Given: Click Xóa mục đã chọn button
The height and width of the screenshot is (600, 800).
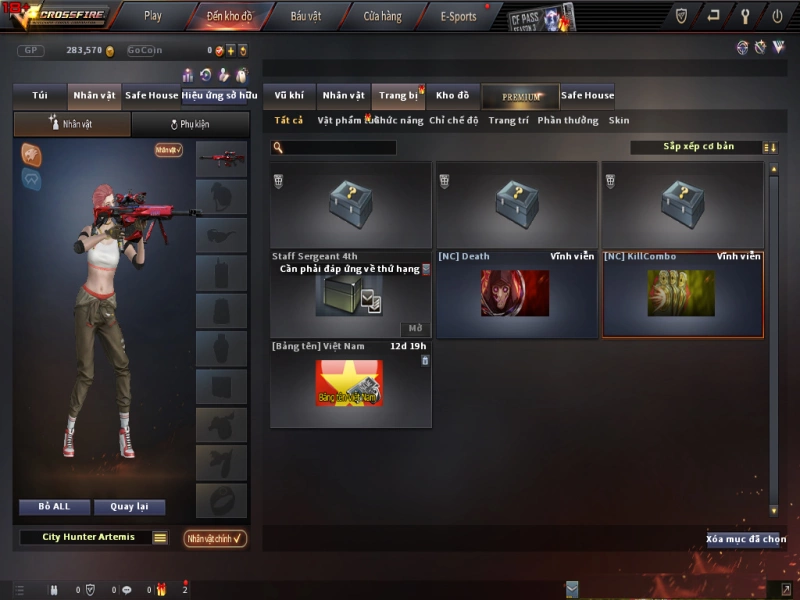Looking at the screenshot, I should (746, 539).
